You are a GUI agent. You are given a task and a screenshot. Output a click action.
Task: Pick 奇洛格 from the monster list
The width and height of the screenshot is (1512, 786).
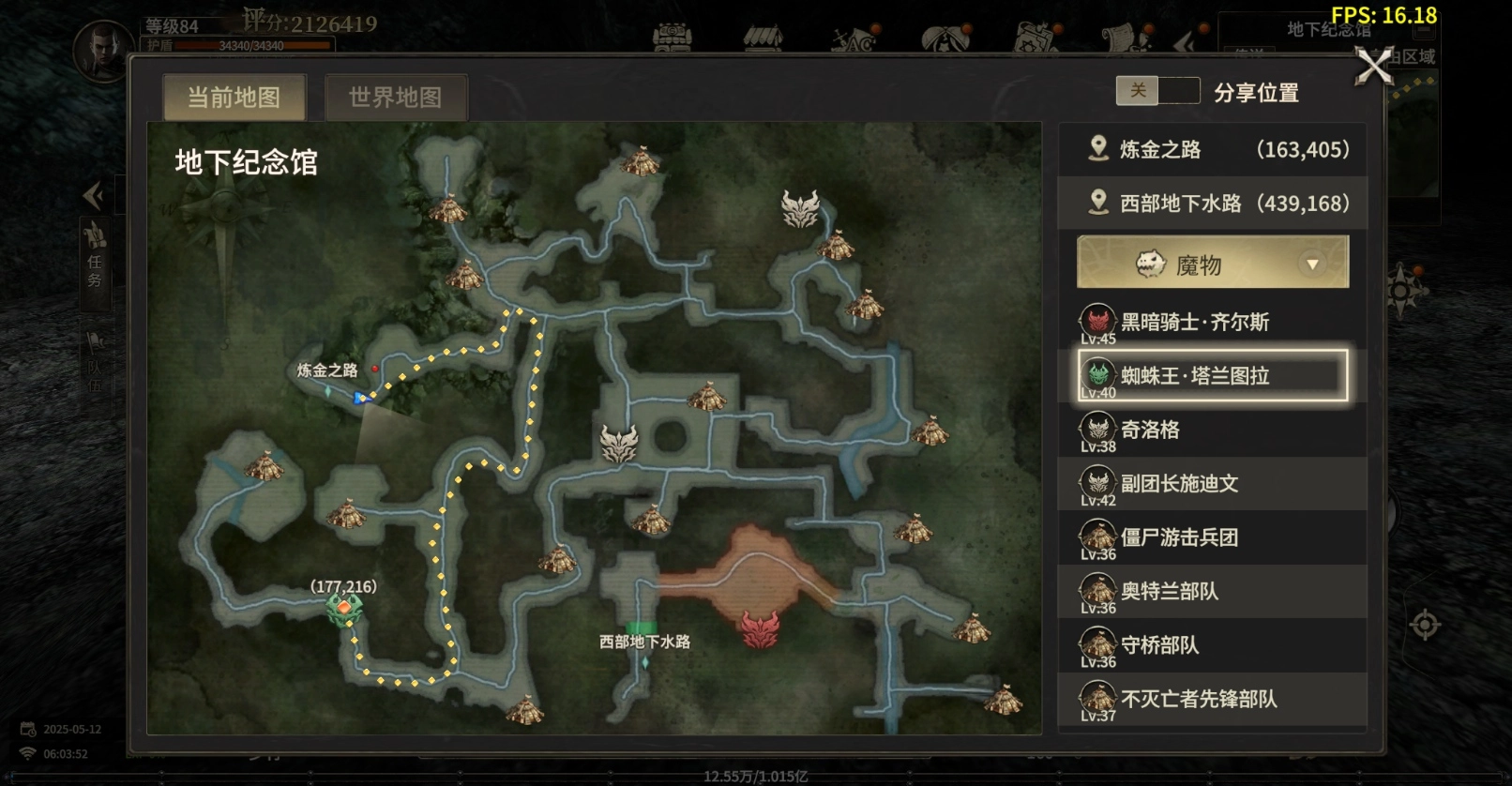point(1213,431)
